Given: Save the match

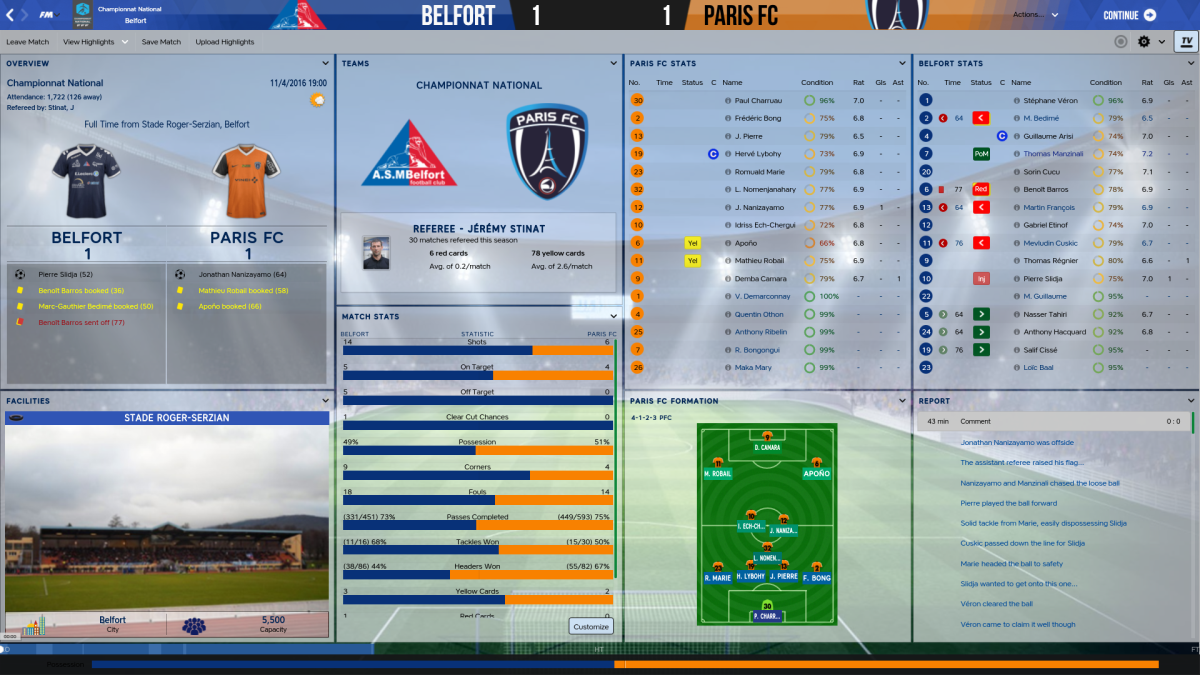Looking at the screenshot, I should tap(161, 42).
